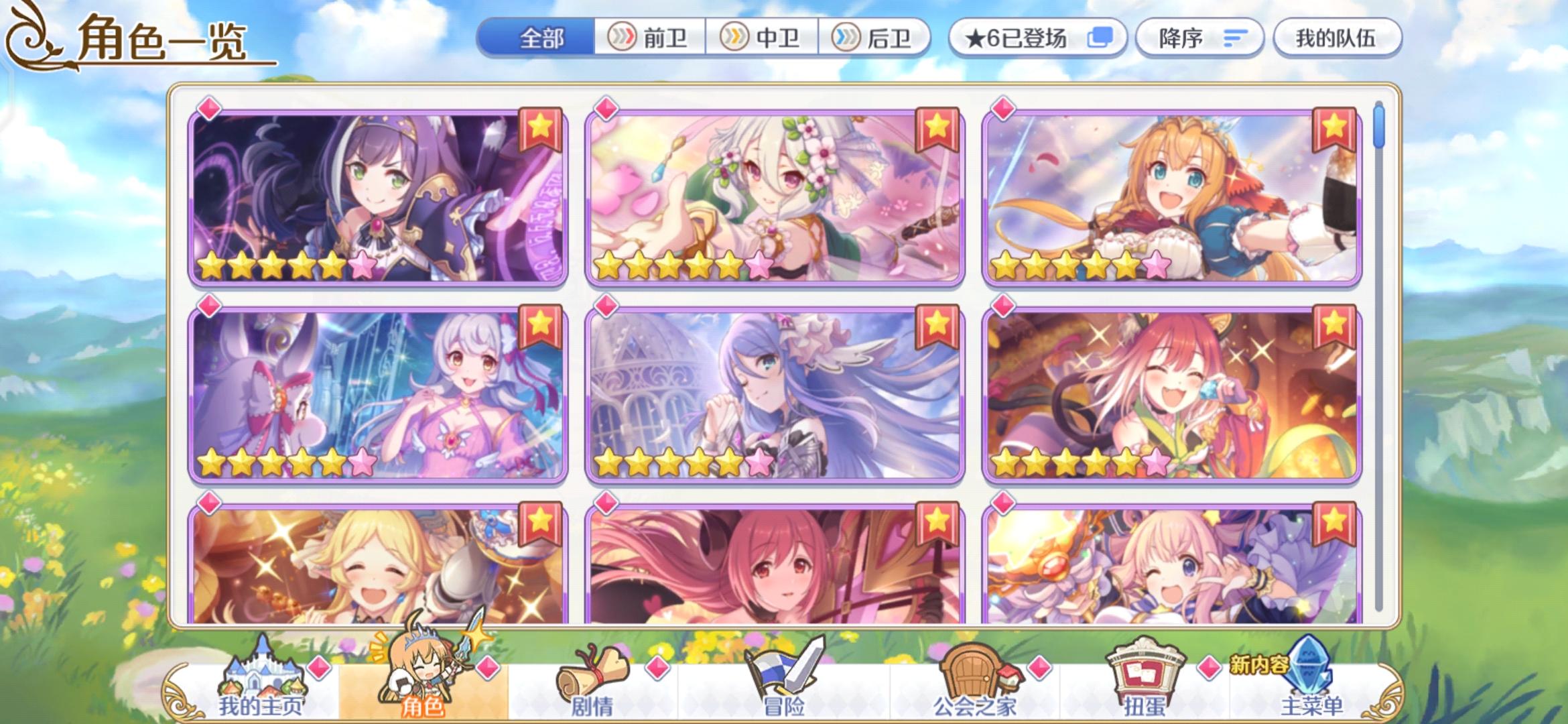This screenshot has width=1568, height=724.
Task: Expand the 我的队伍 team panel
Action: click(x=1337, y=38)
